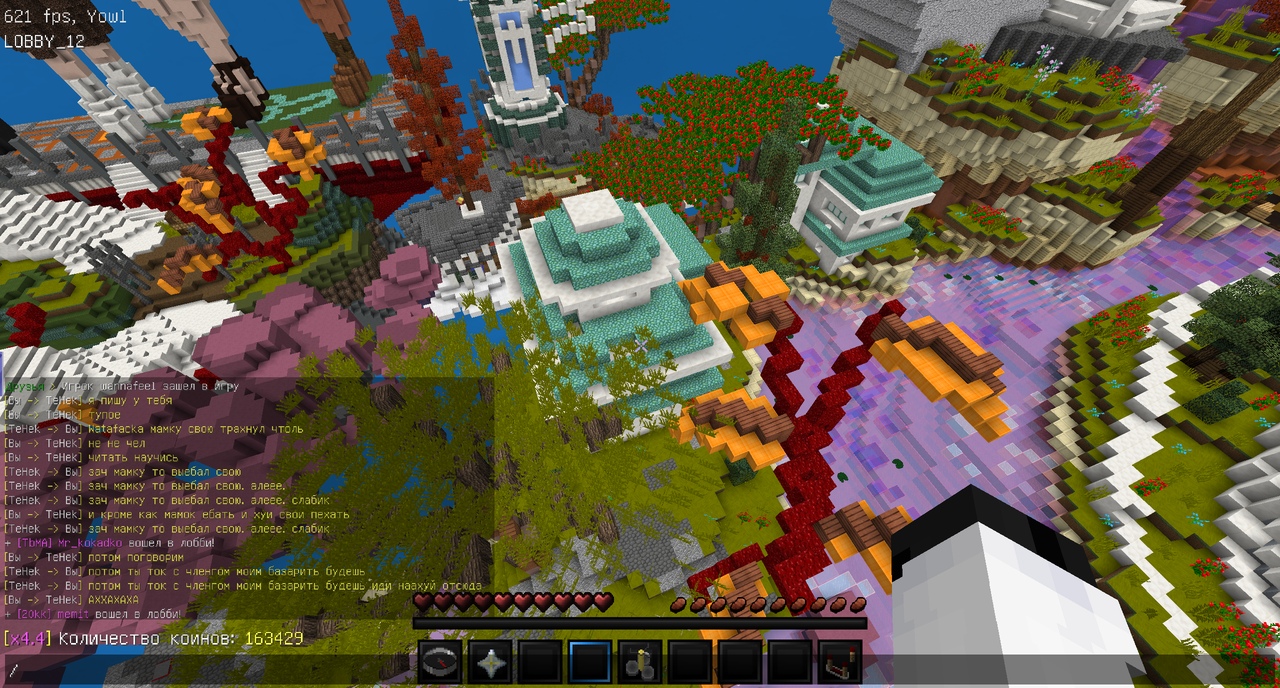Click the chat input field
This screenshot has height=688, width=1280.
point(200,669)
